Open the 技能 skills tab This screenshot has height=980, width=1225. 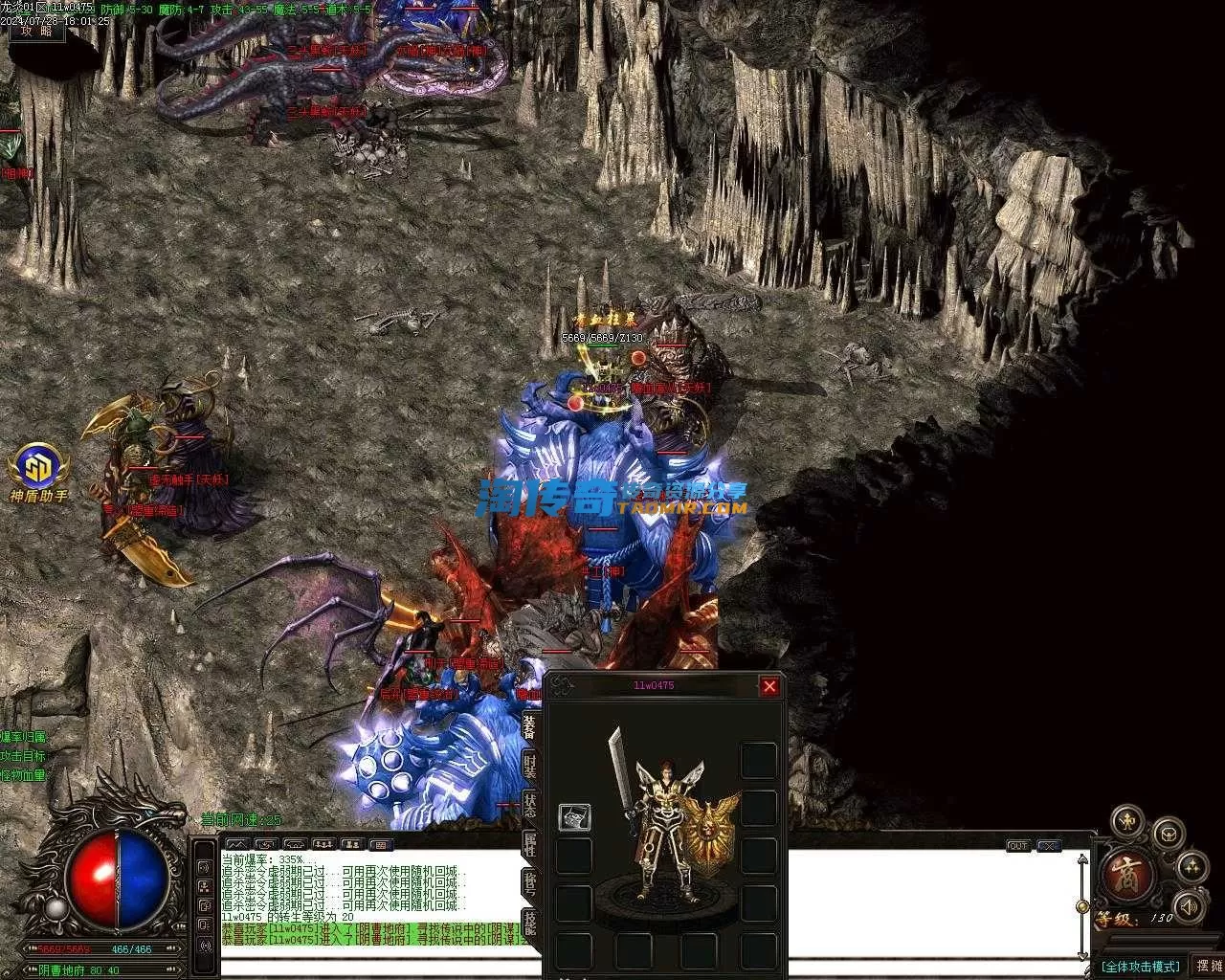click(530, 924)
